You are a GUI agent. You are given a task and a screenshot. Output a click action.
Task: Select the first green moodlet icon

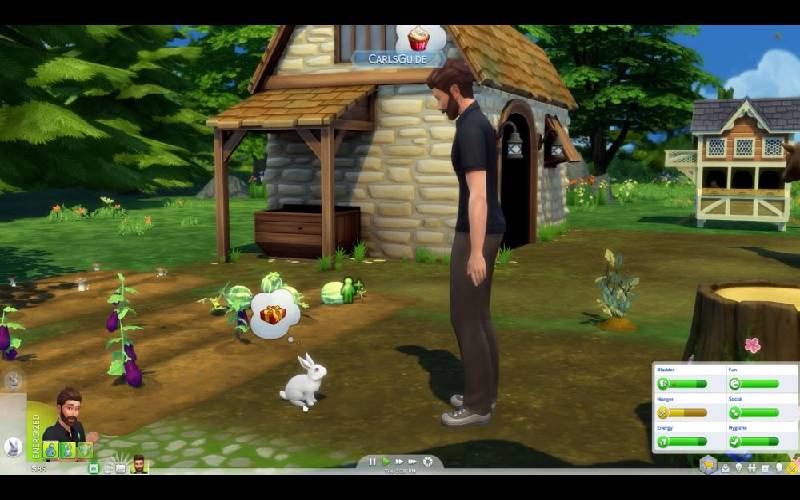pos(49,450)
